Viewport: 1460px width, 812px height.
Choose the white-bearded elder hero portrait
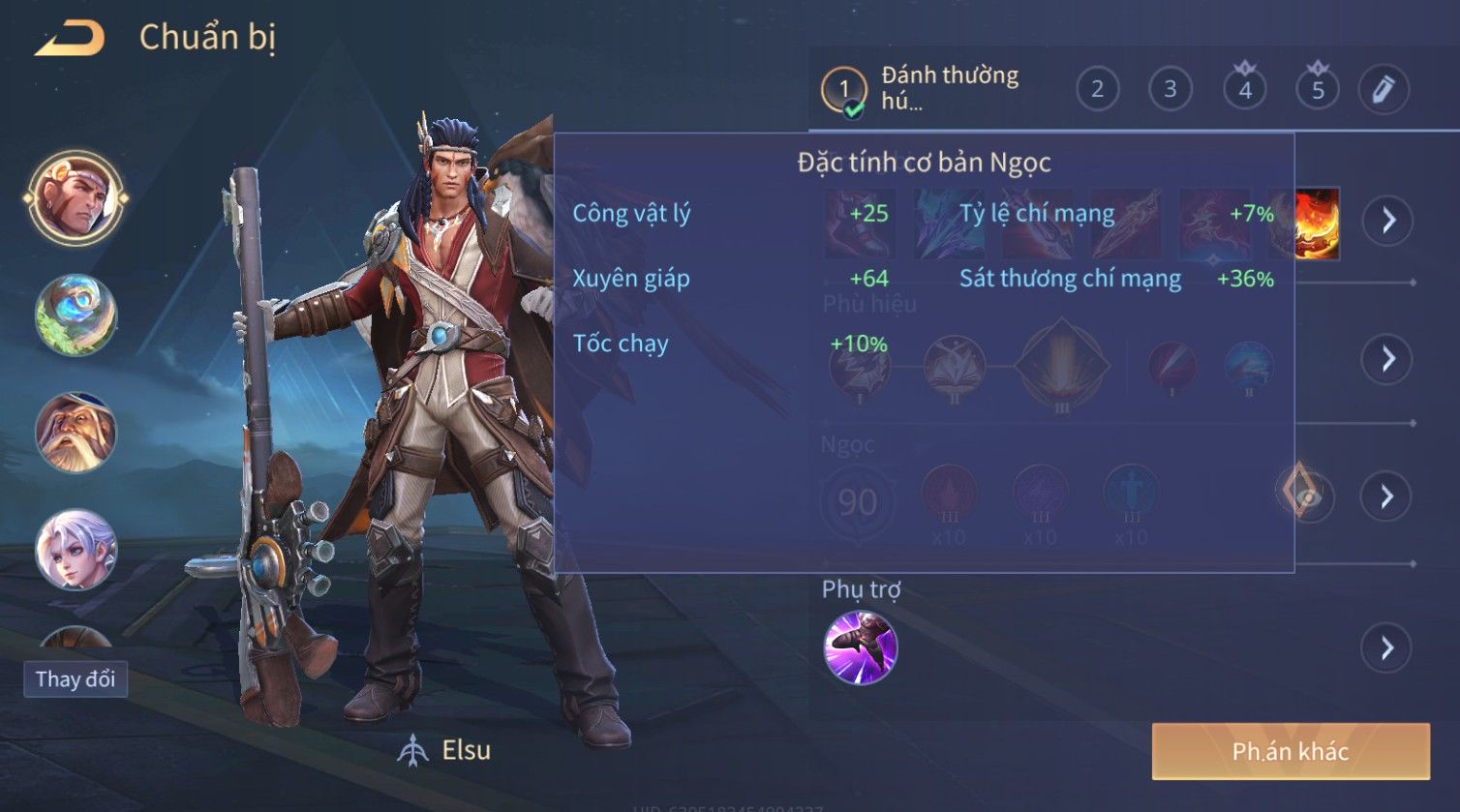76,432
